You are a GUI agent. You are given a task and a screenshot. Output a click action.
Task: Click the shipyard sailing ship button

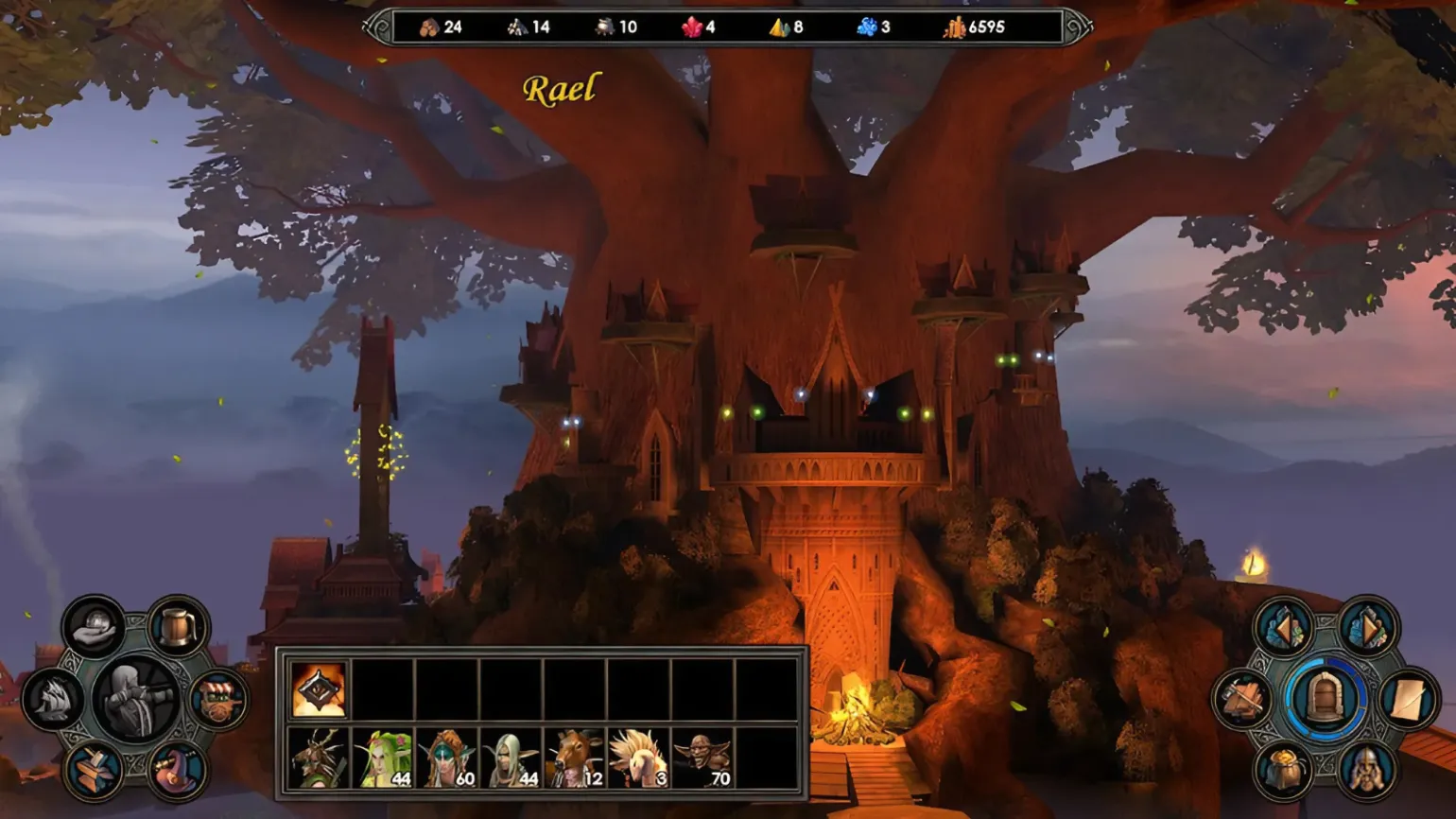pyautogui.click(x=53, y=701)
